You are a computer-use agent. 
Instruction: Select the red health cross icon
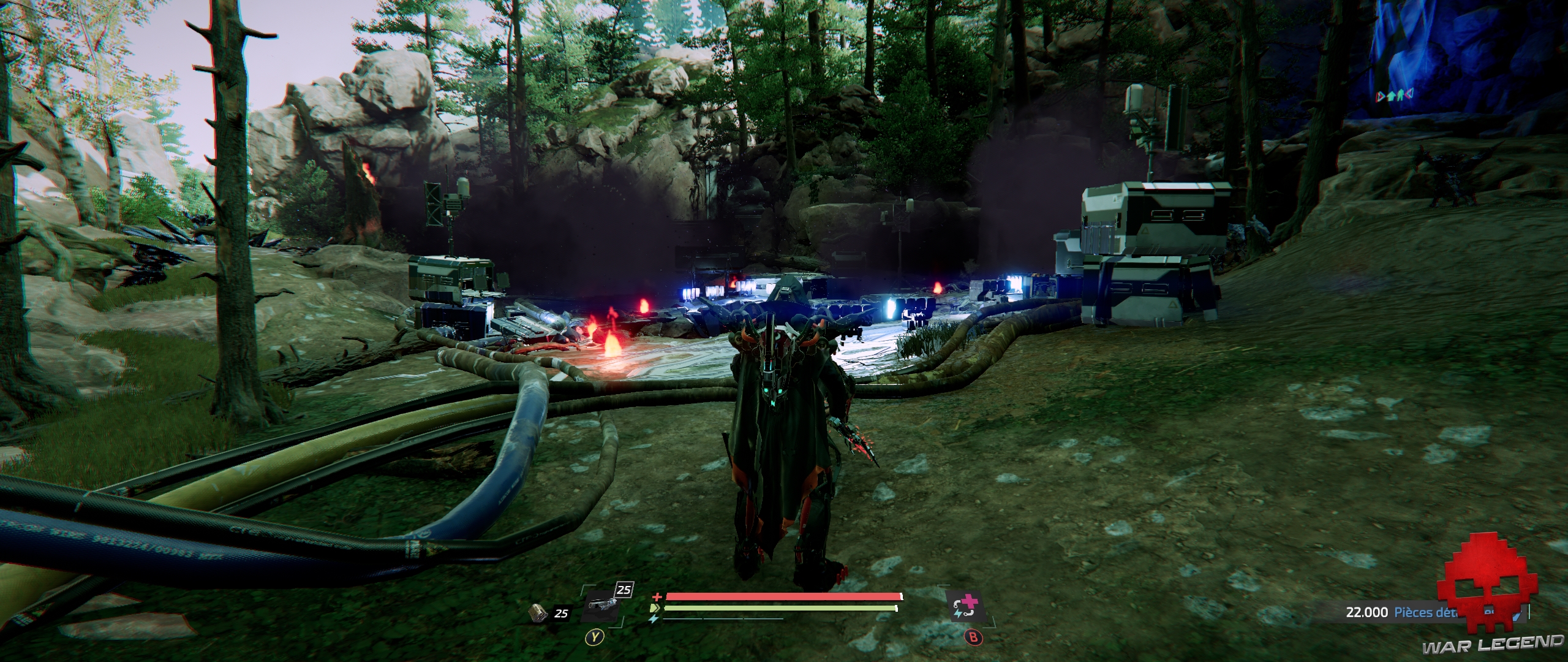tap(657, 598)
